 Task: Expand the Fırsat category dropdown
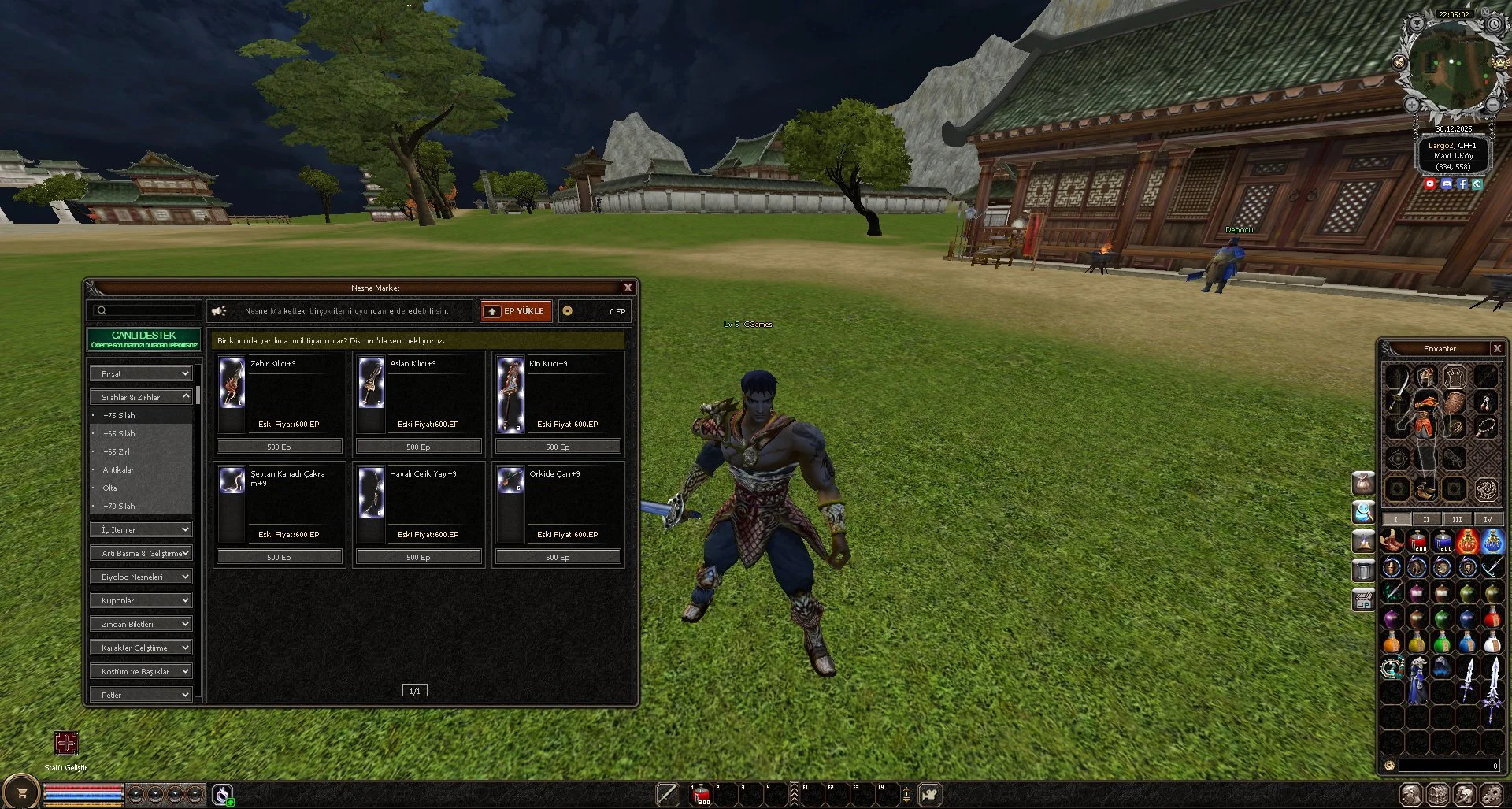[x=142, y=373]
